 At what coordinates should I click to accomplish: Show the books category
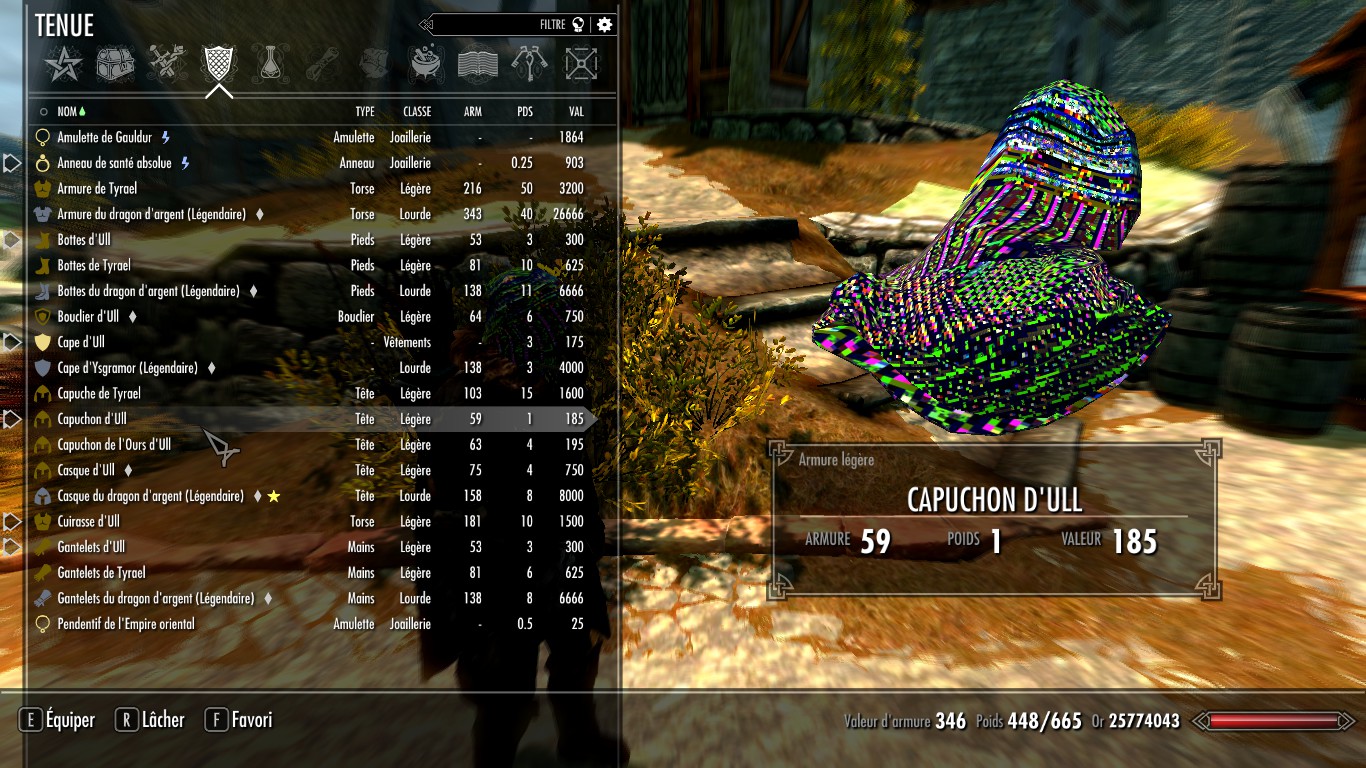pos(477,64)
